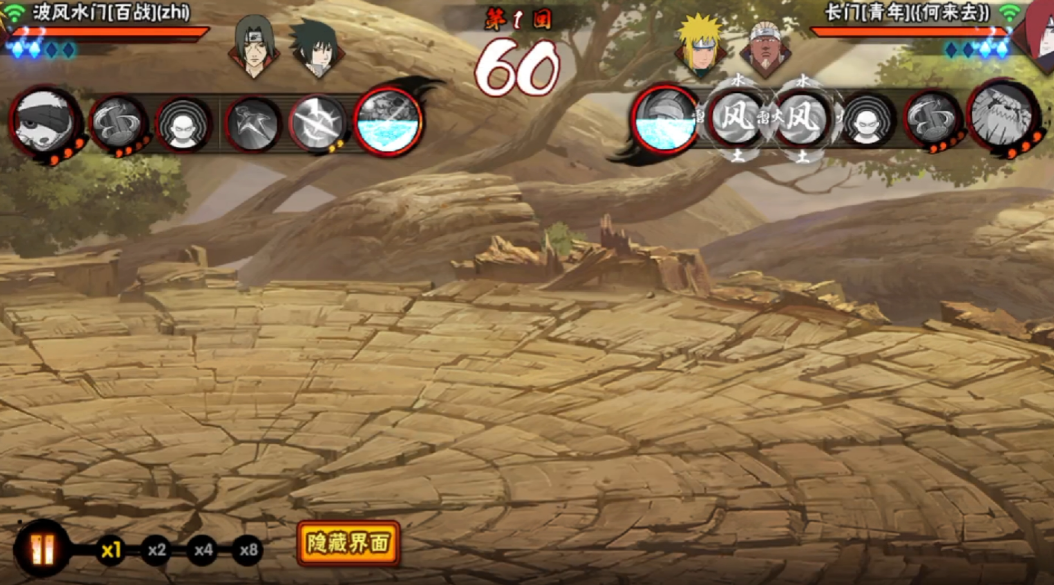
Task: Select the panda summon icon
Action: tap(44, 121)
